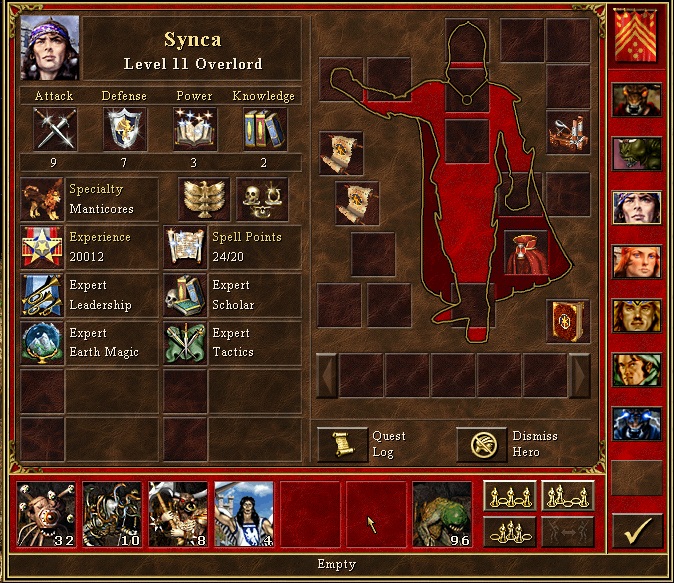This screenshot has width=674, height=583.
Task: Show the Manticores specialty details
Action: tap(42, 200)
